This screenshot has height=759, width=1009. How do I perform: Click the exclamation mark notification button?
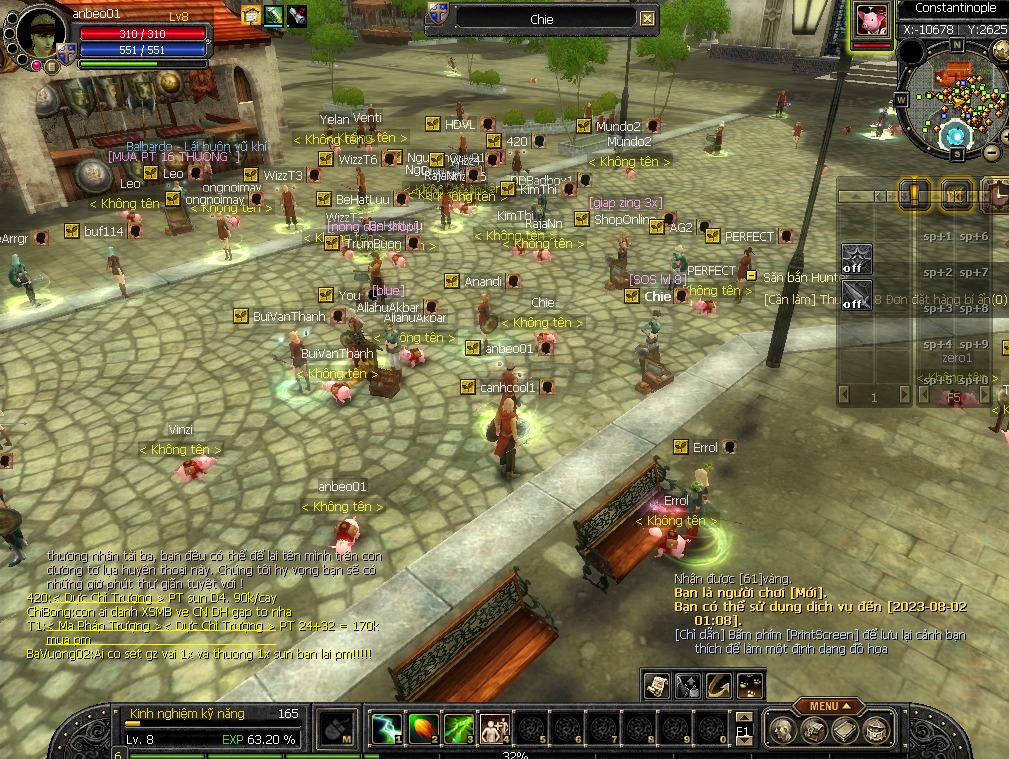click(x=912, y=193)
